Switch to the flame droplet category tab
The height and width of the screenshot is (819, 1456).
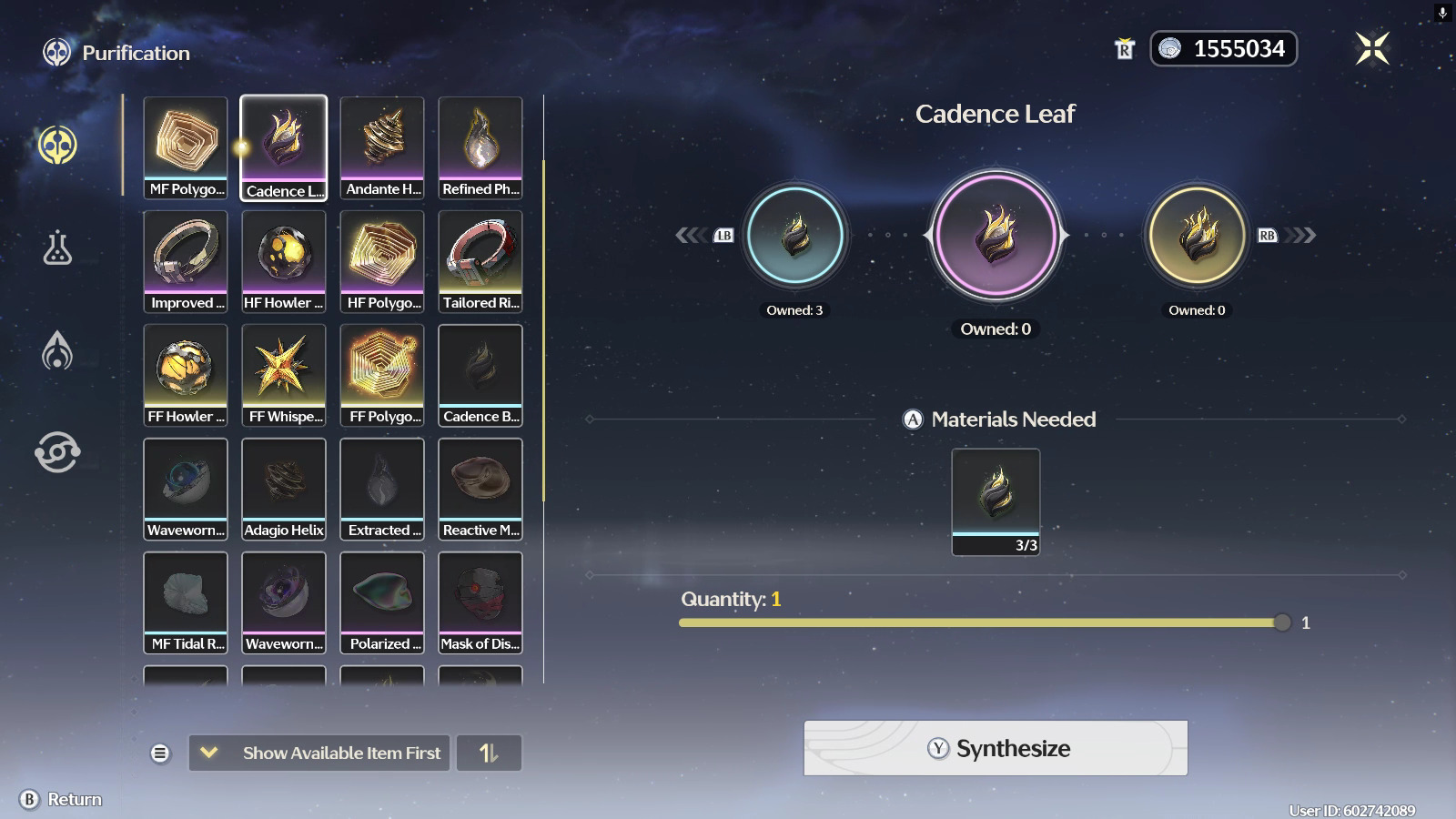tap(57, 350)
